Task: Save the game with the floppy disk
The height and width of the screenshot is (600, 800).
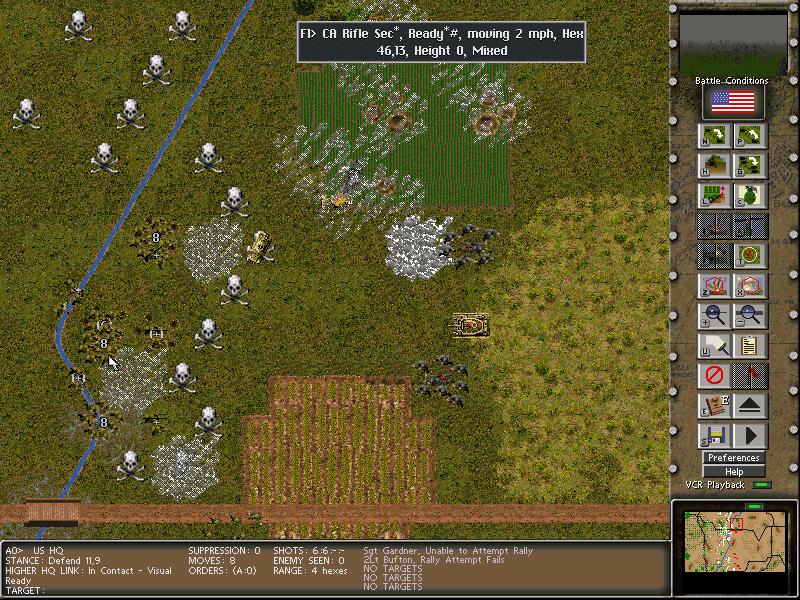Action: pos(716,437)
